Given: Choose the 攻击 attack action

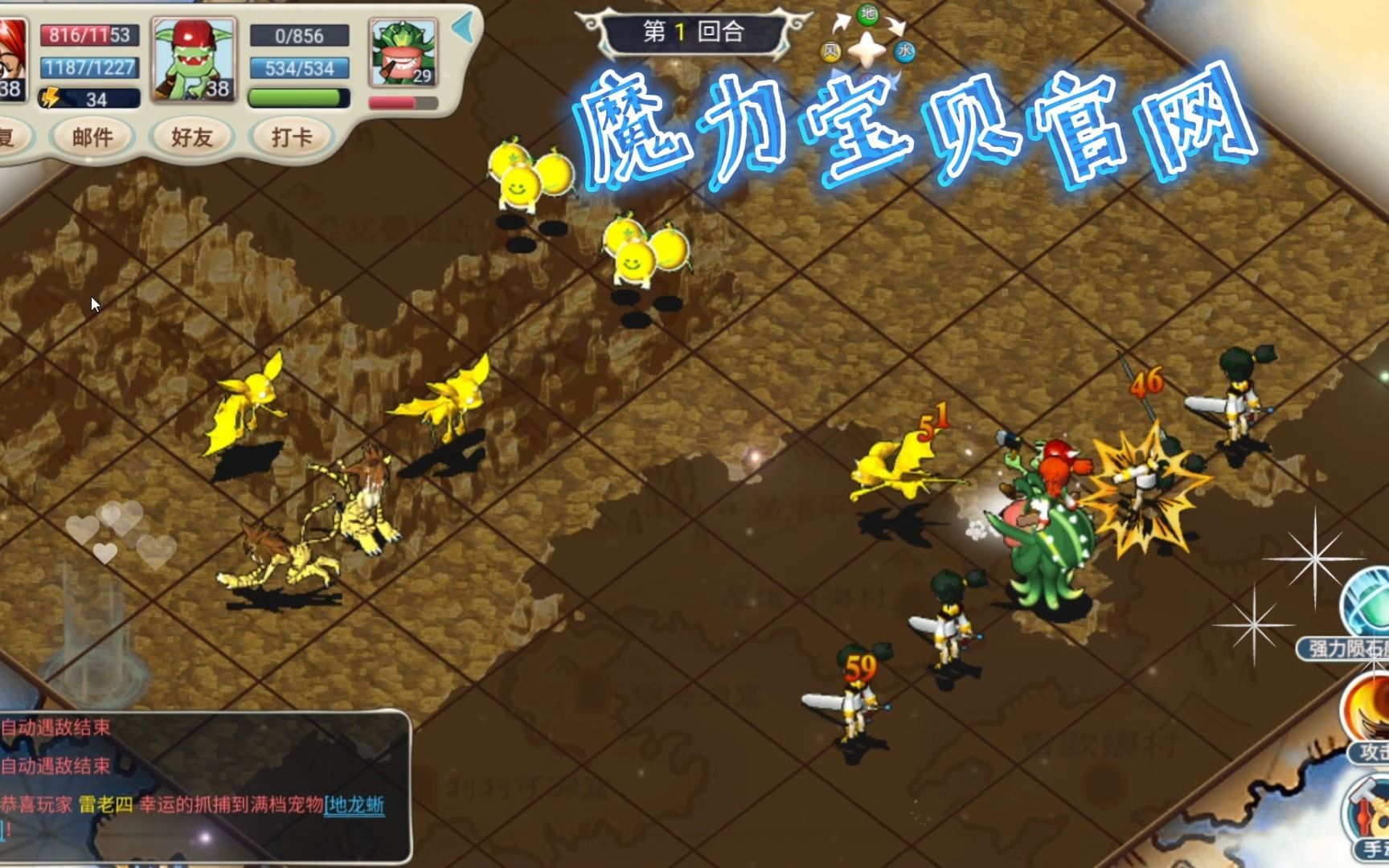Looking at the screenshot, I should coord(1368,715).
